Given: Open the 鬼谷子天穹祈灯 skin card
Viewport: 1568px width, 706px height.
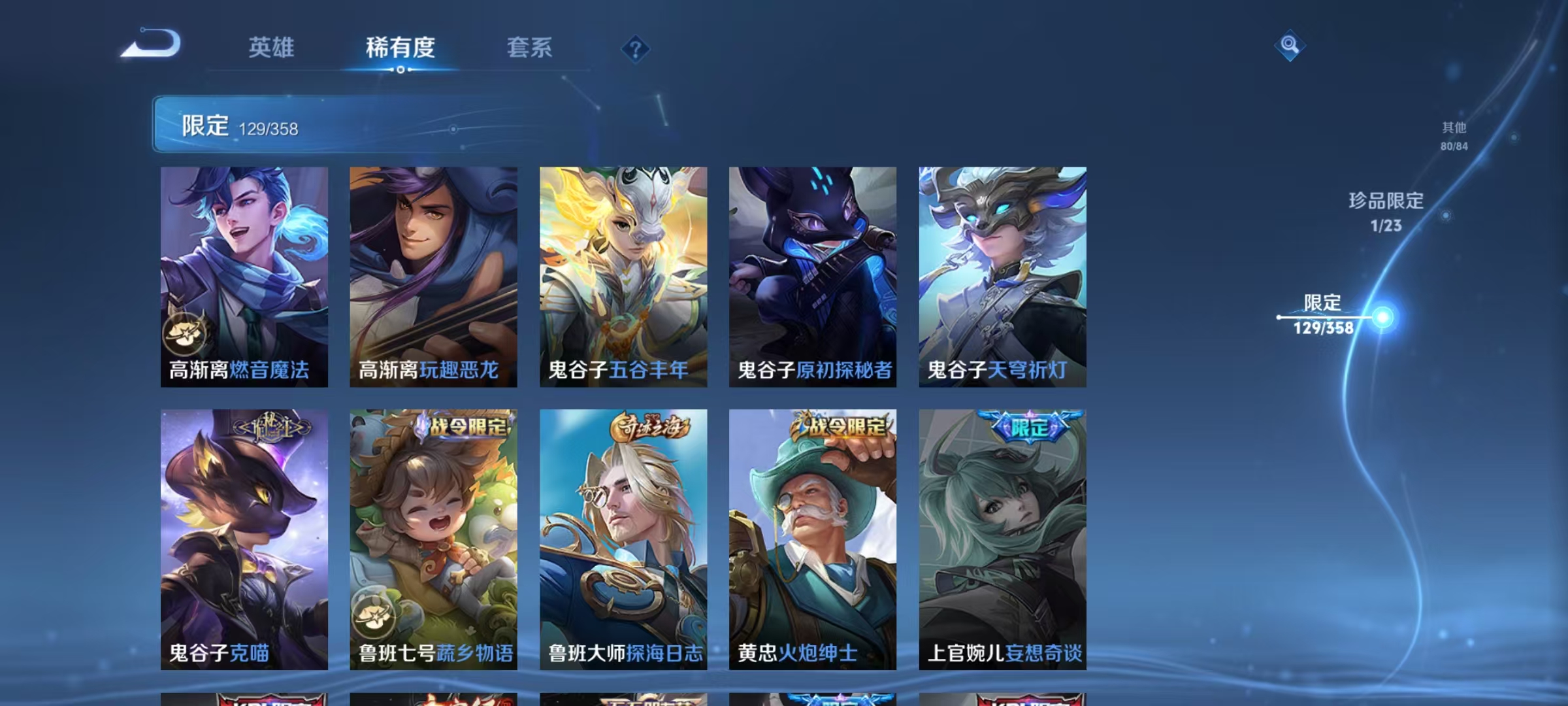Looking at the screenshot, I should 1002,275.
